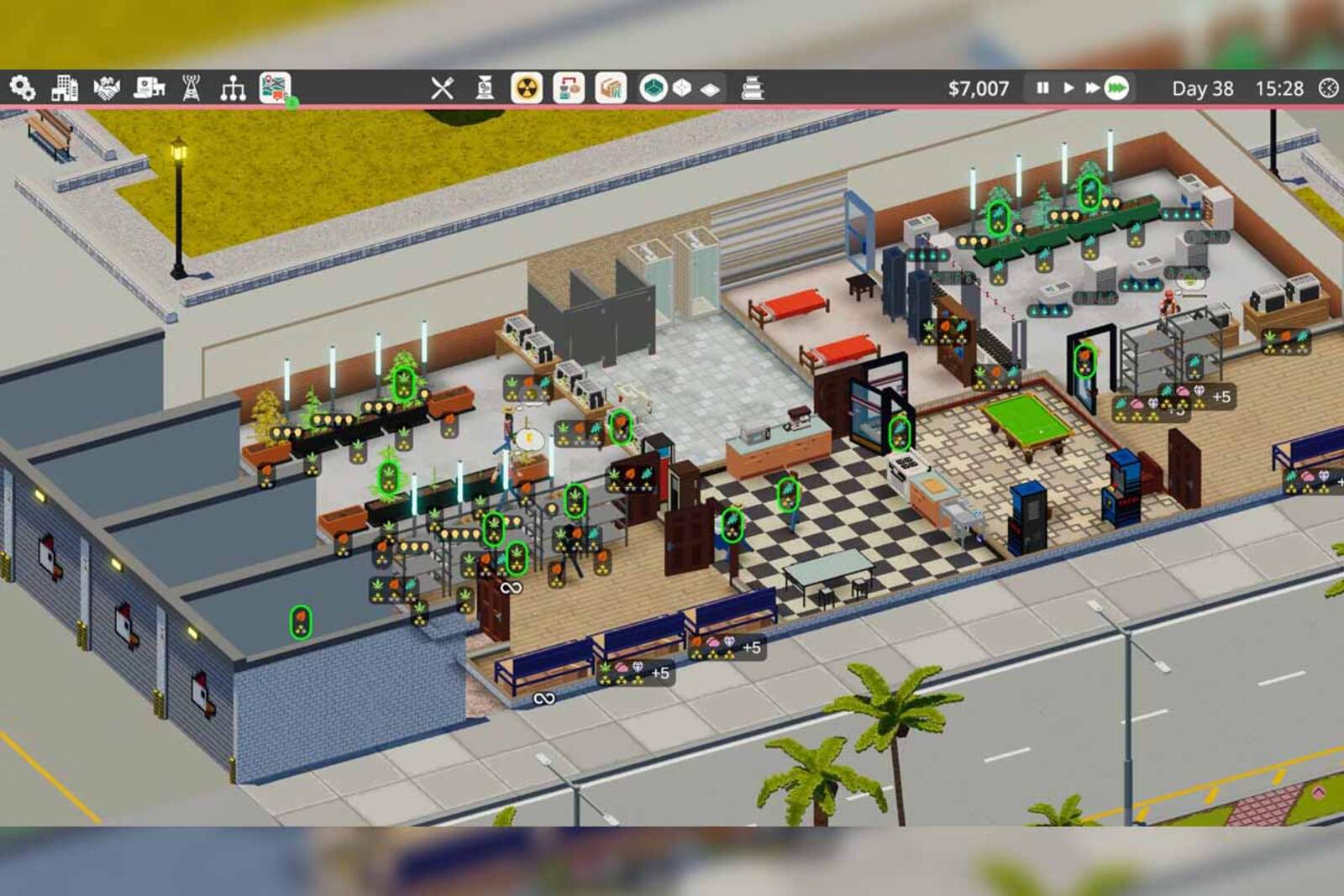The width and height of the screenshot is (1344, 896).
Task: Show the organization hierarchy chart
Action: 233,88
